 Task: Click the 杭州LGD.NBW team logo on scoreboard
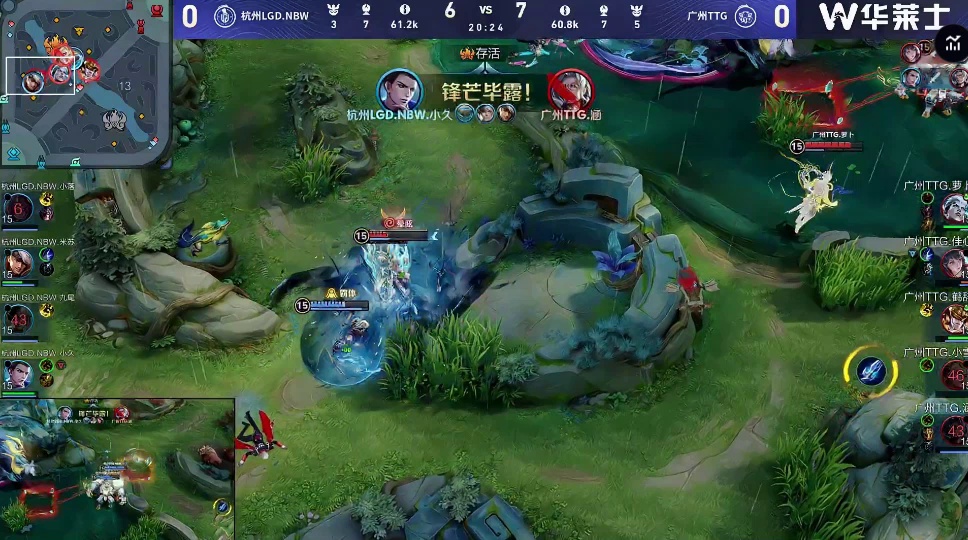(224, 16)
